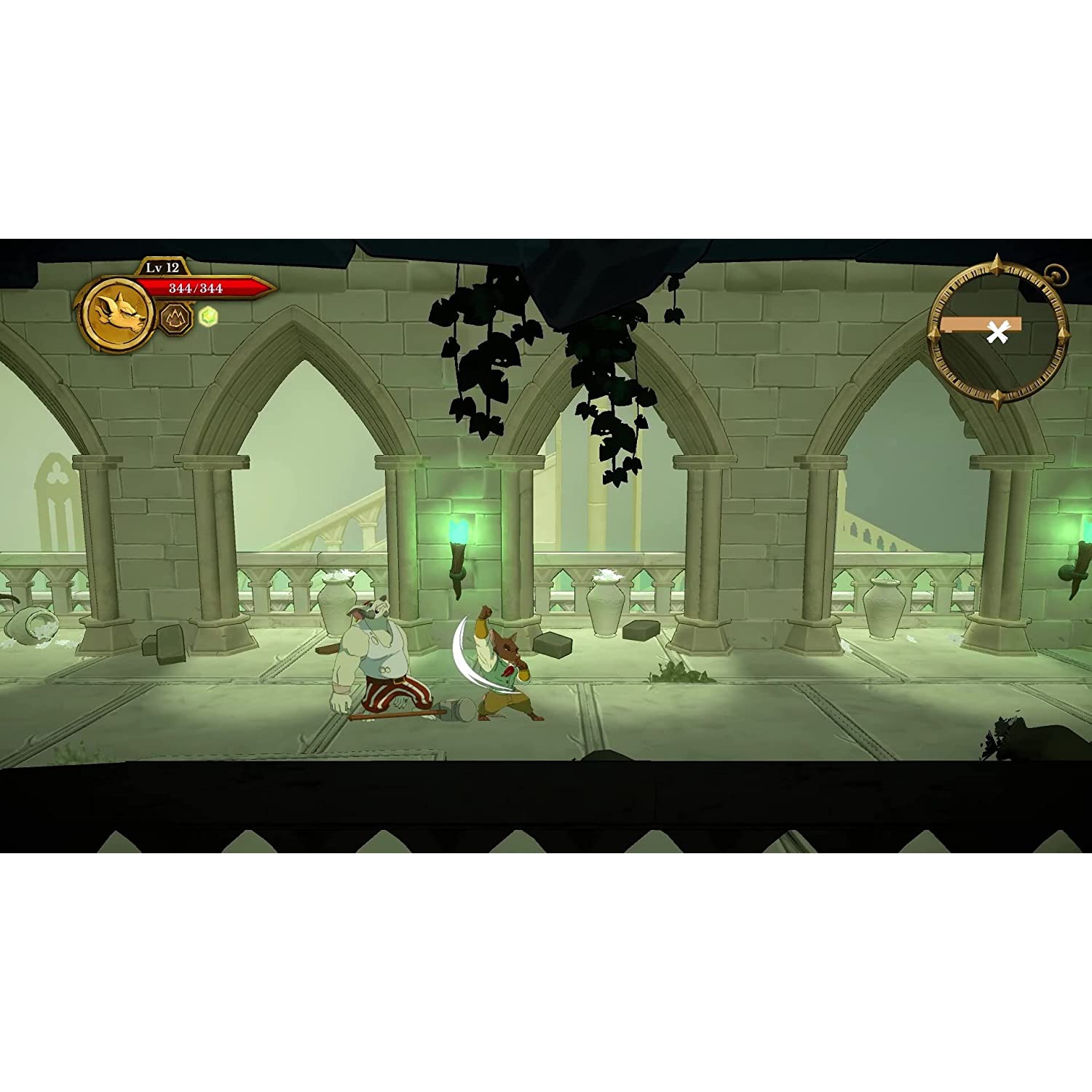Click the crown emblem beside the portrait
The image size is (1092, 1092).
pos(174,318)
